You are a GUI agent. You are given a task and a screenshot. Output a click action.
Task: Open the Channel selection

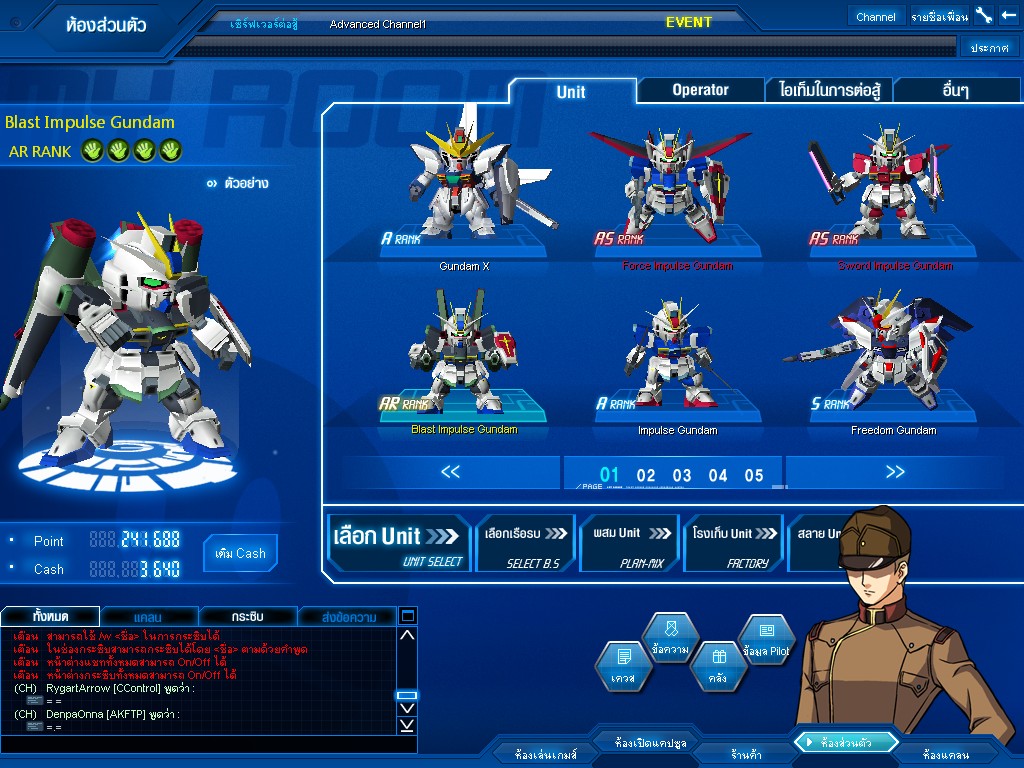click(876, 17)
